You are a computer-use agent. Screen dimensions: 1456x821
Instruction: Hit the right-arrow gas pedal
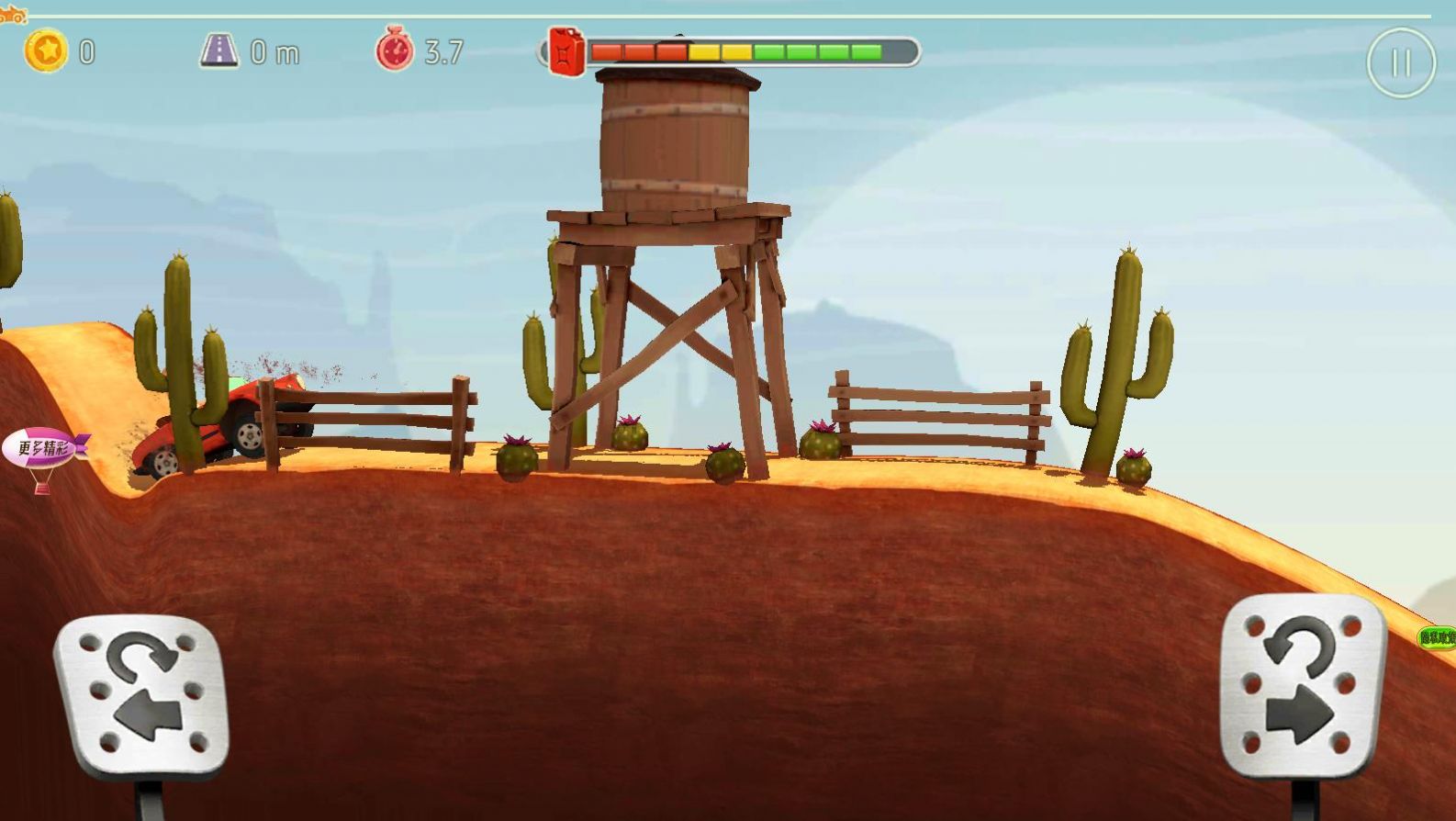click(x=1302, y=686)
